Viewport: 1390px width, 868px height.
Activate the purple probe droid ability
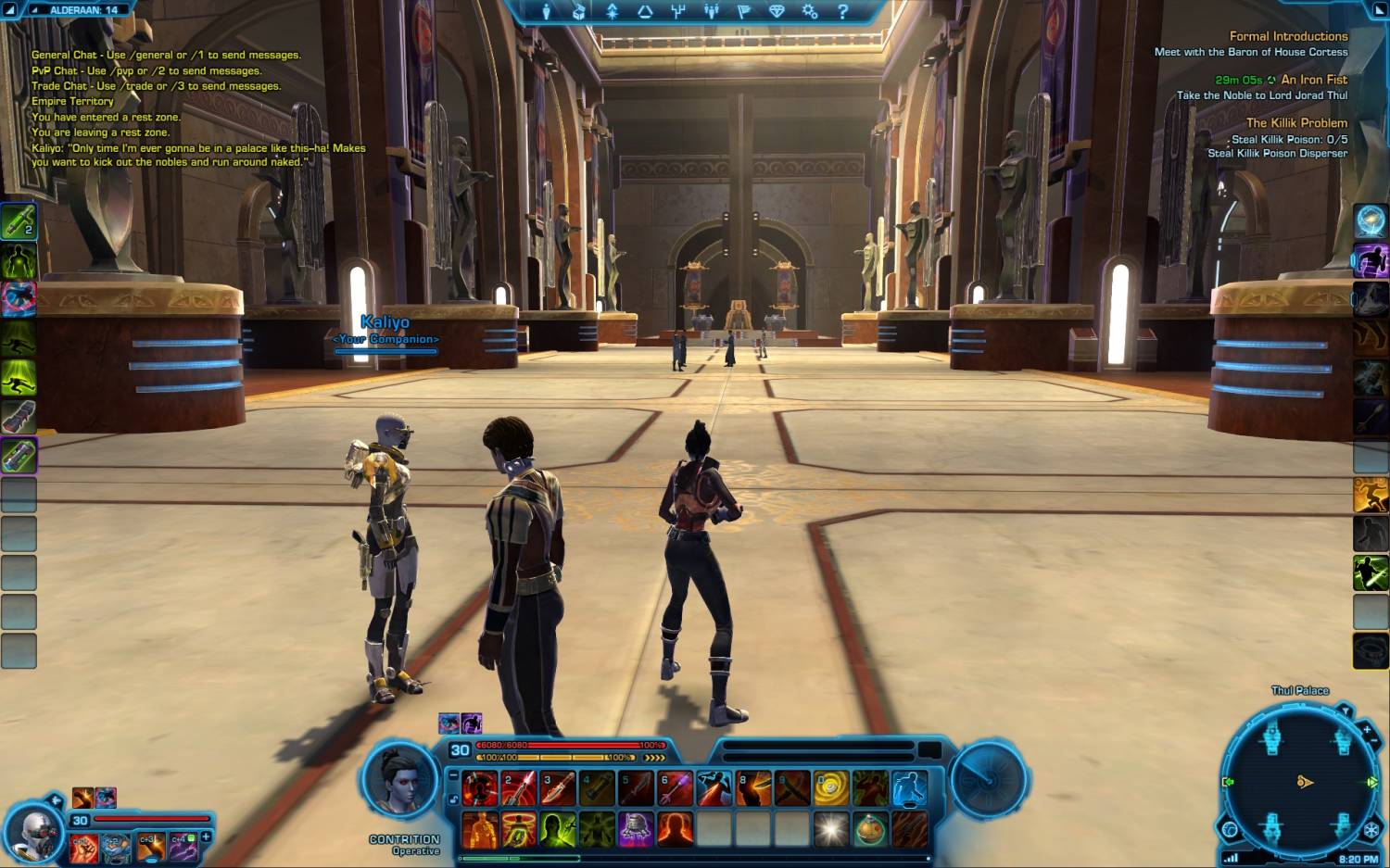coord(636,829)
